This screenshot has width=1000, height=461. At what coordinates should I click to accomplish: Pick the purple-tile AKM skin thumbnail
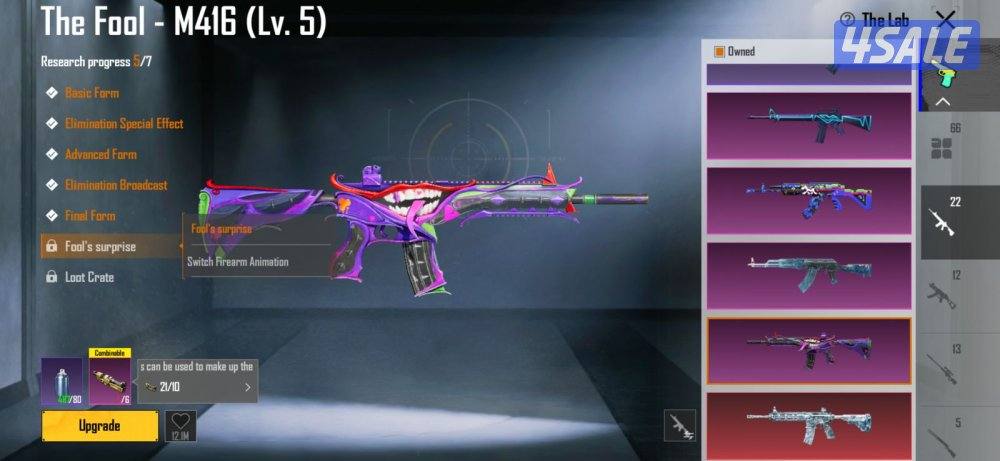pos(809,276)
